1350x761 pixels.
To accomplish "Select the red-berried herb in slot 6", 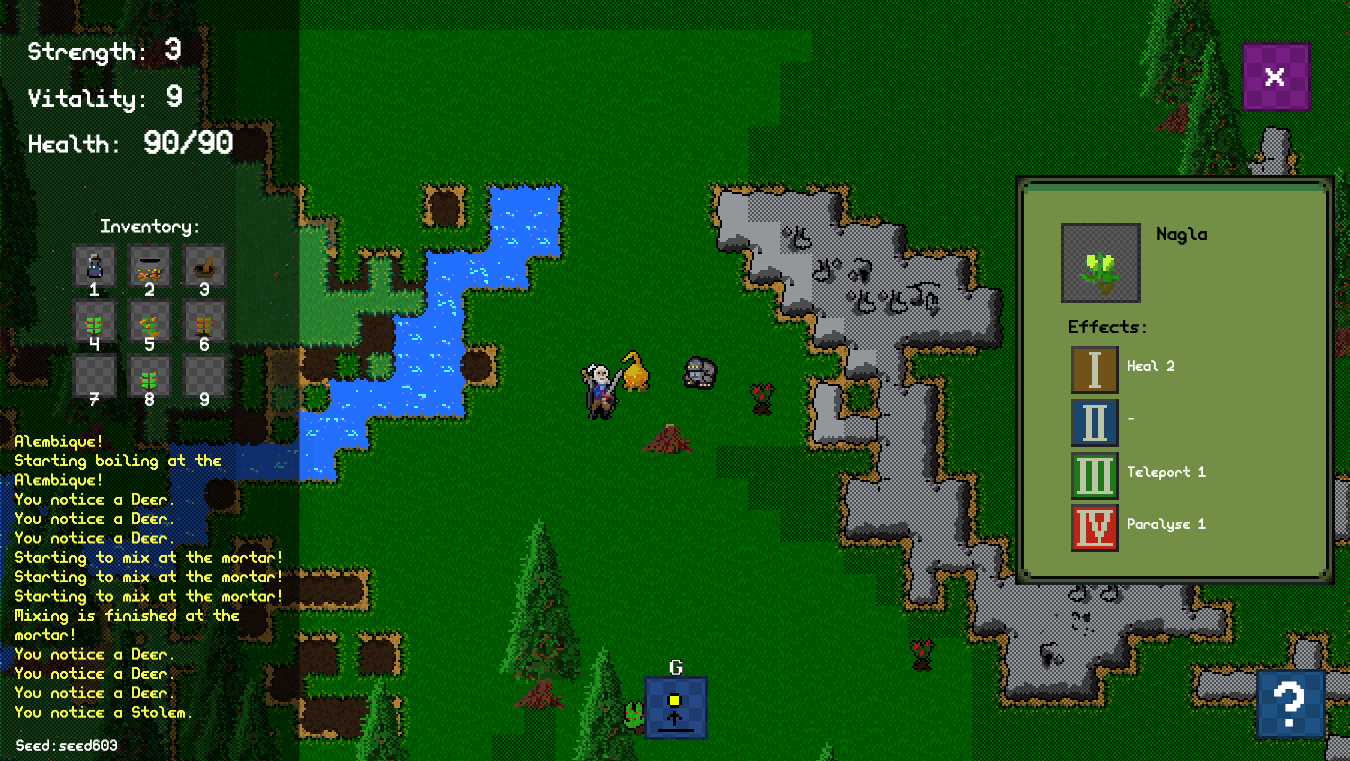I will pos(205,321).
